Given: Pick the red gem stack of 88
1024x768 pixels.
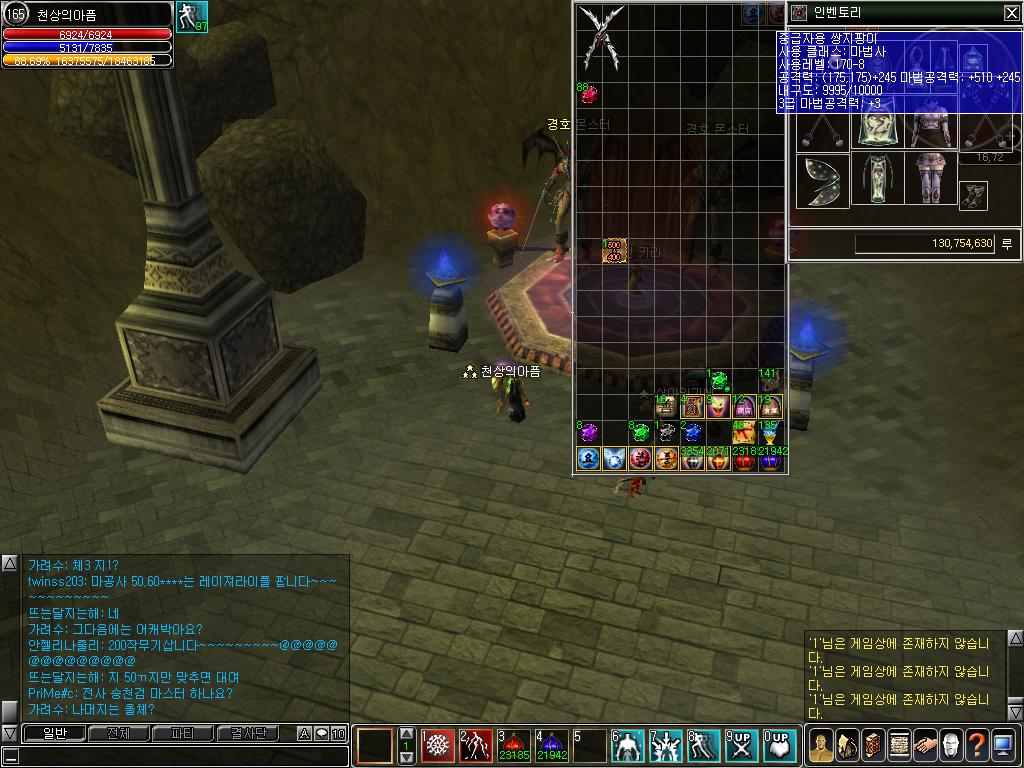Looking at the screenshot, I should 588,95.
